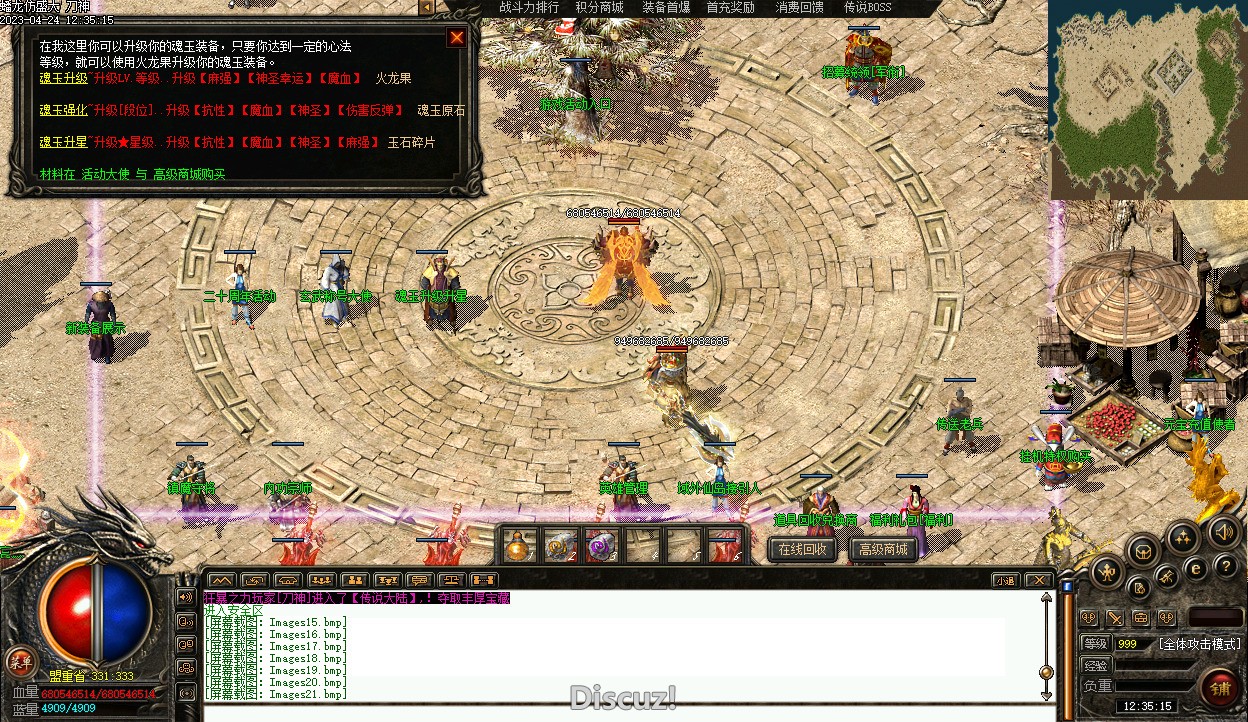Close the soul jade upgrade dialog
Image resolution: width=1248 pixels, height=722 pixels.
pos(457,38)
